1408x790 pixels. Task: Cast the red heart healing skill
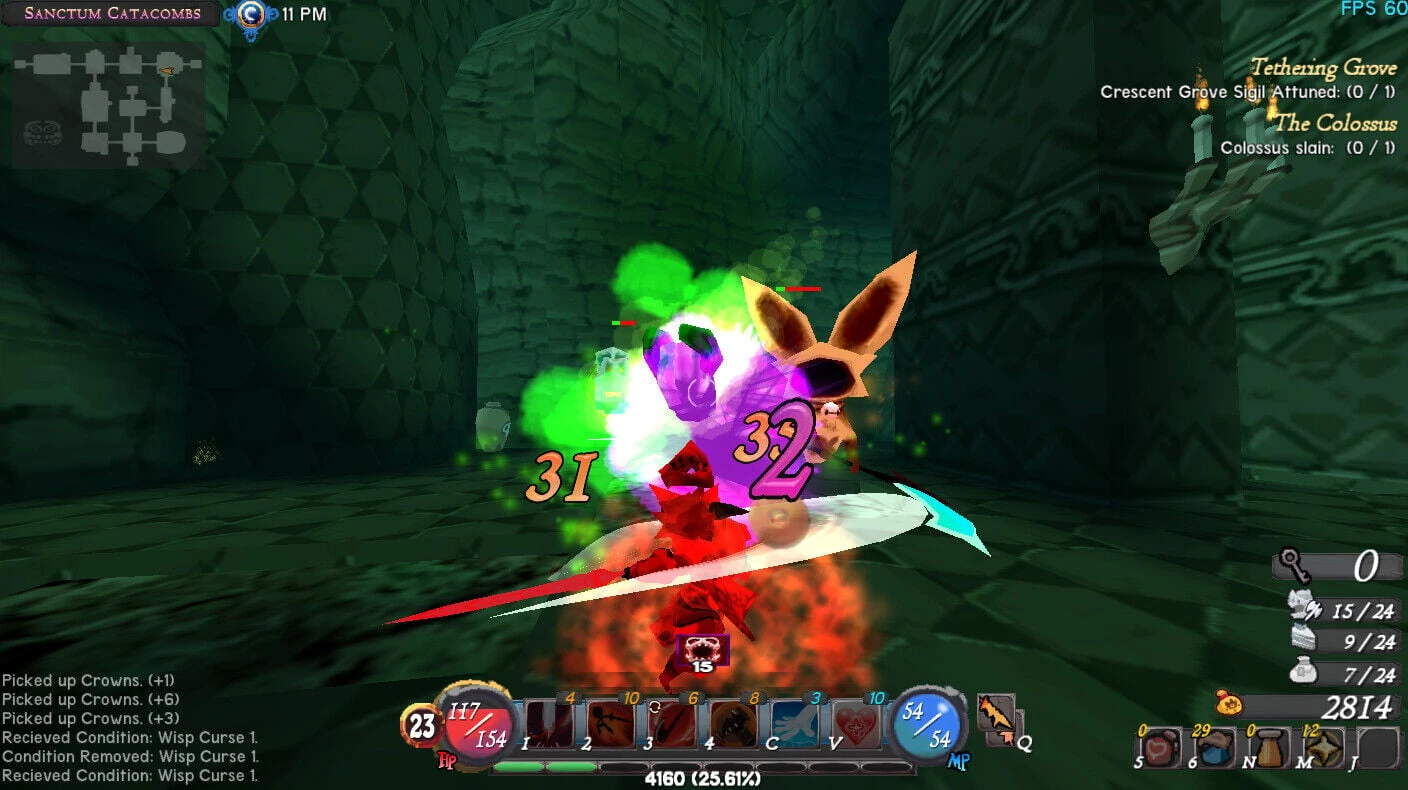pos(858,725)
